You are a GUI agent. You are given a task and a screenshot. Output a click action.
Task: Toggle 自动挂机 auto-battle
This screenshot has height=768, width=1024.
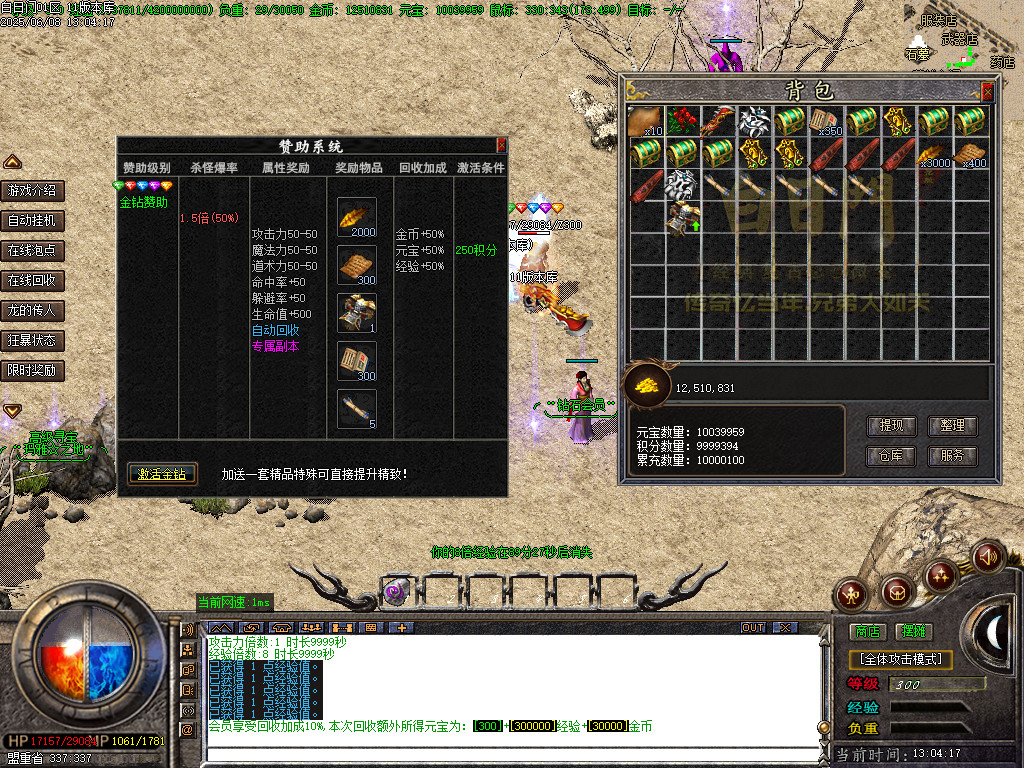(33, 220)
